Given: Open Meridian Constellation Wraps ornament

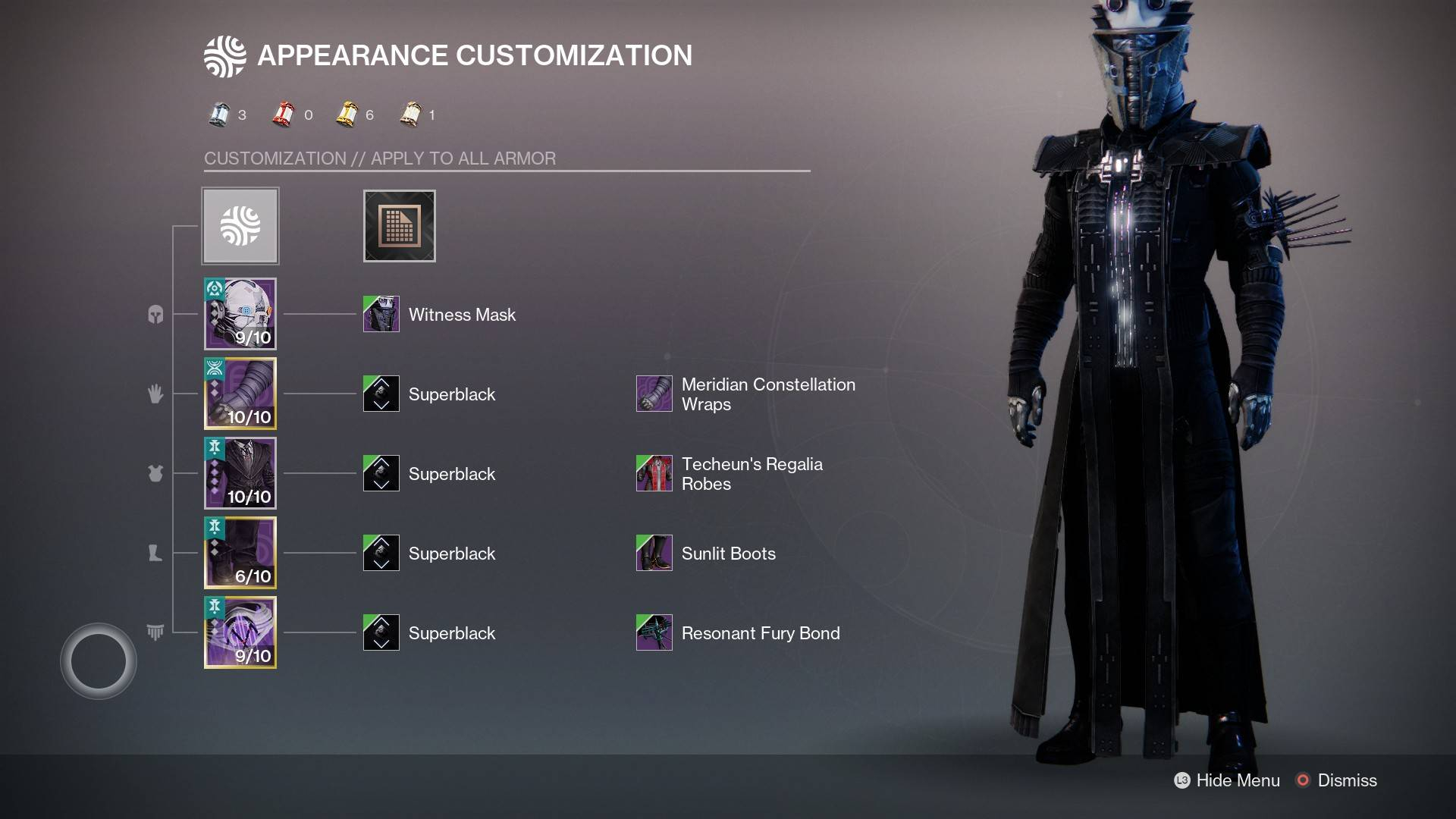Looking at the screenshot, I should (654, 394).
